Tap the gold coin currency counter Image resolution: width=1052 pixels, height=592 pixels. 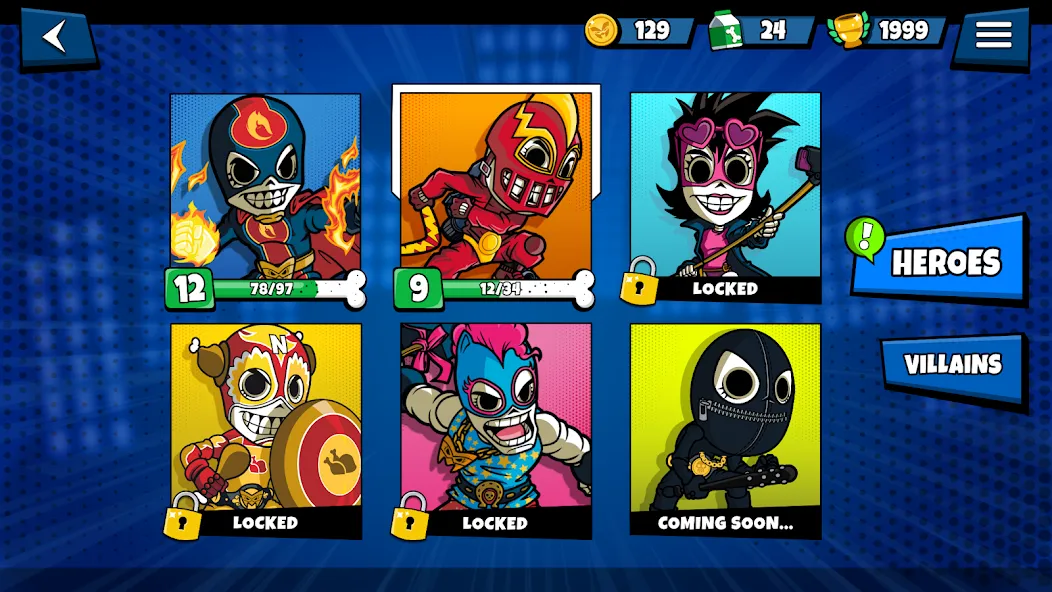tap(640, 31)
